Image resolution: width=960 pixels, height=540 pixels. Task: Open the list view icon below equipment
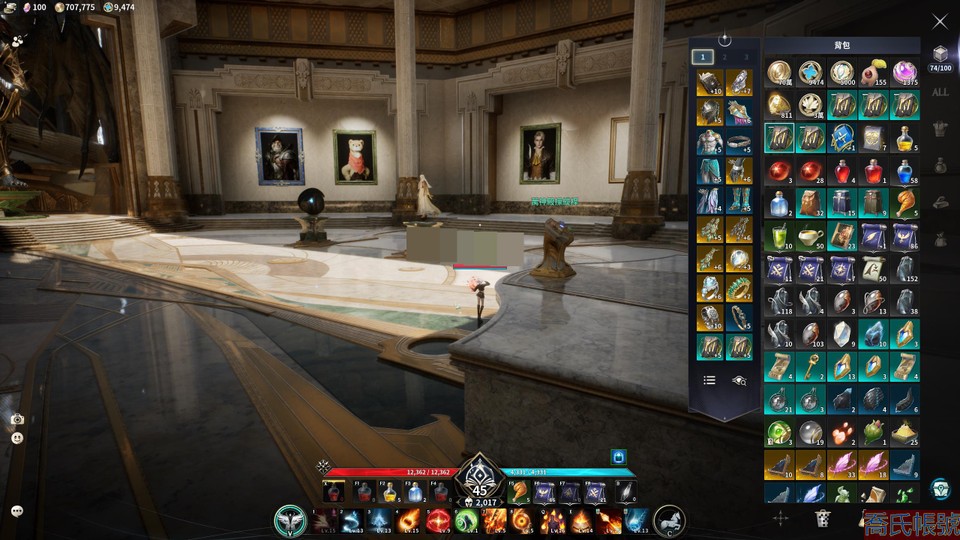pos(709,380)
